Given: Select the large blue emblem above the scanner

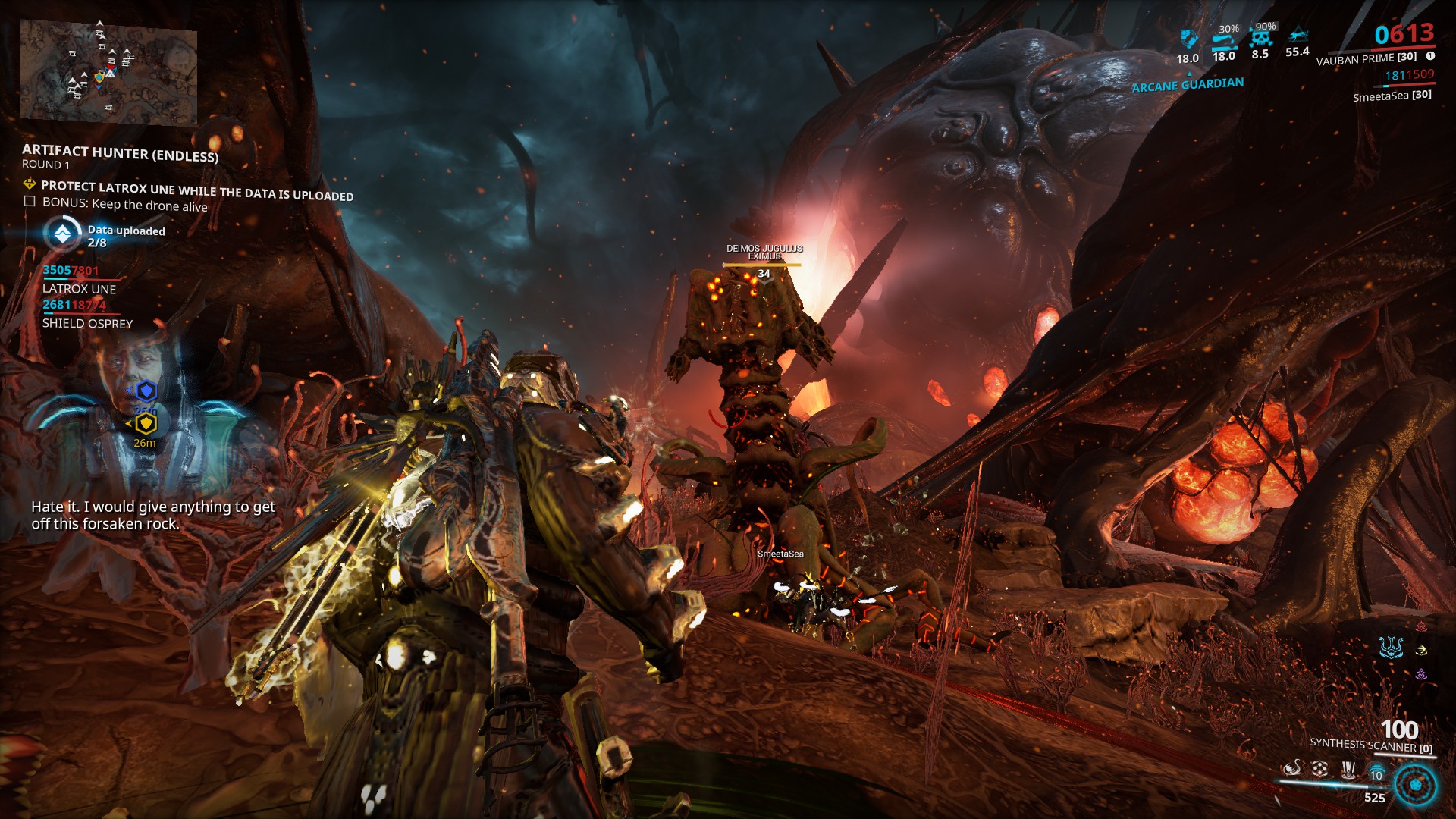Looking at the screenshot, I should click(1391, 648).
